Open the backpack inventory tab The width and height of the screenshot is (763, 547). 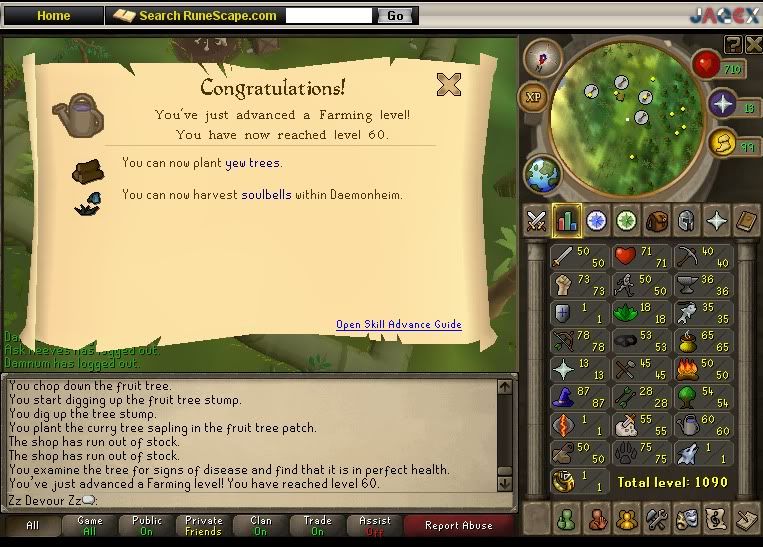click(657, 221)
